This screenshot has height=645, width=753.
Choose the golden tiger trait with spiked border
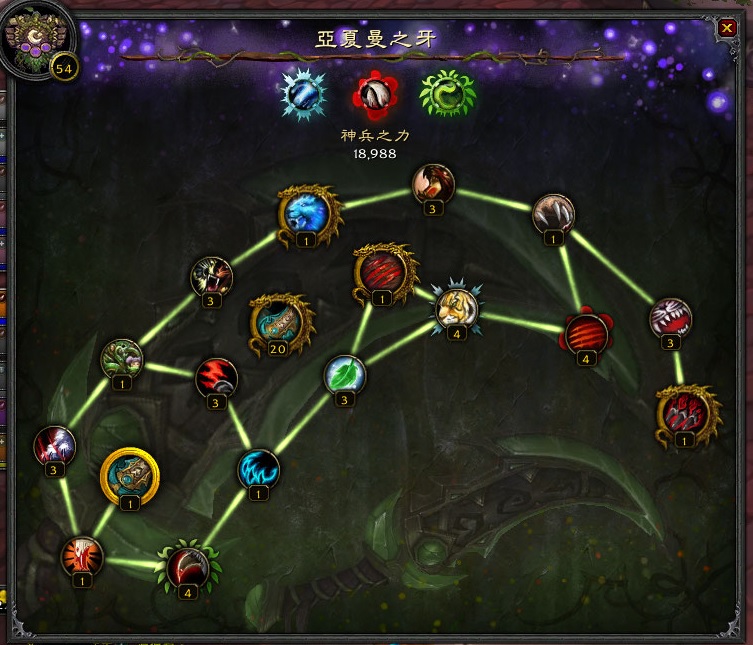click(x=455, y=307)
